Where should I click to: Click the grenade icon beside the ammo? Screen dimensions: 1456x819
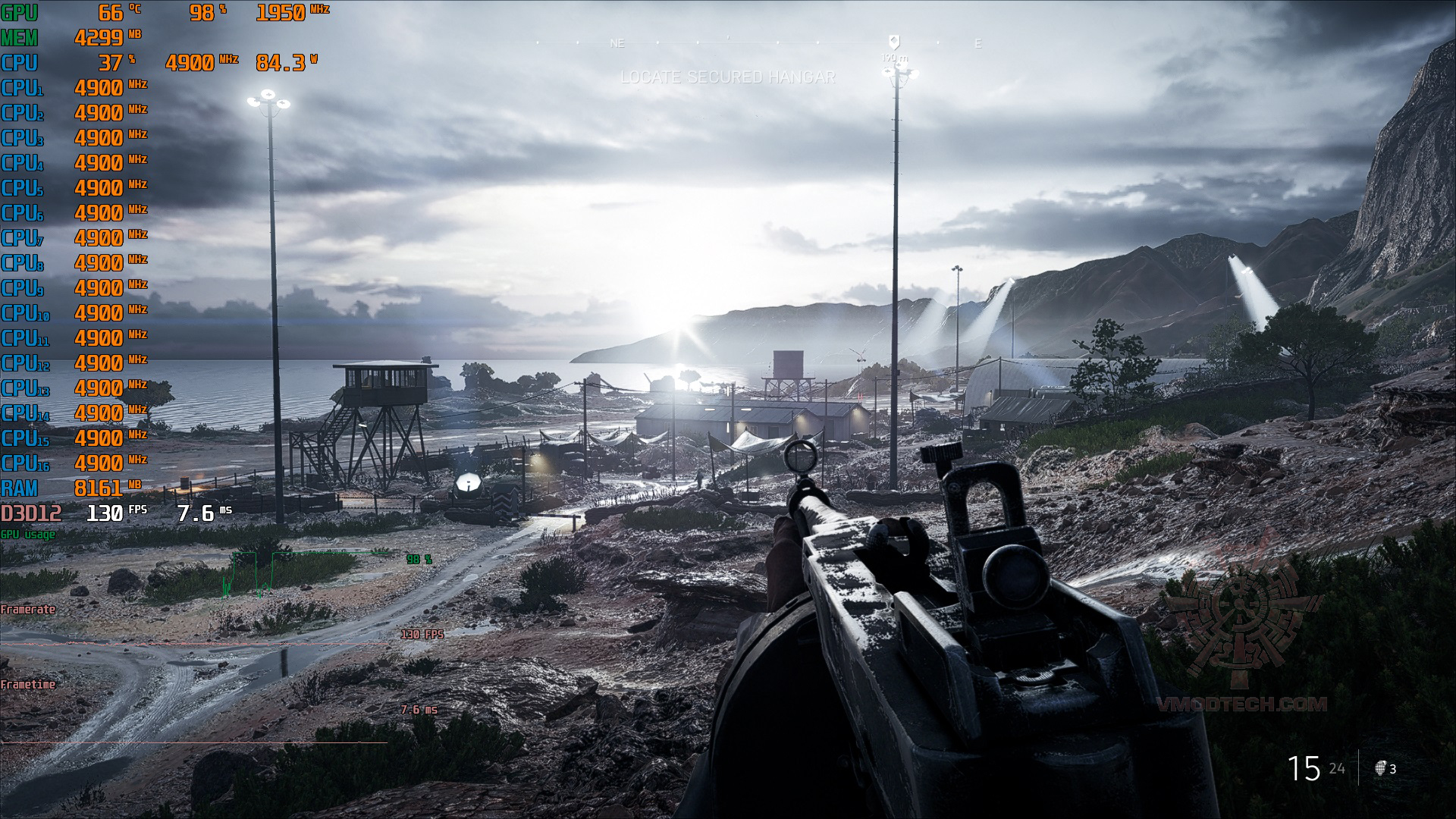pyautogui.click(x=1381, y=768)
